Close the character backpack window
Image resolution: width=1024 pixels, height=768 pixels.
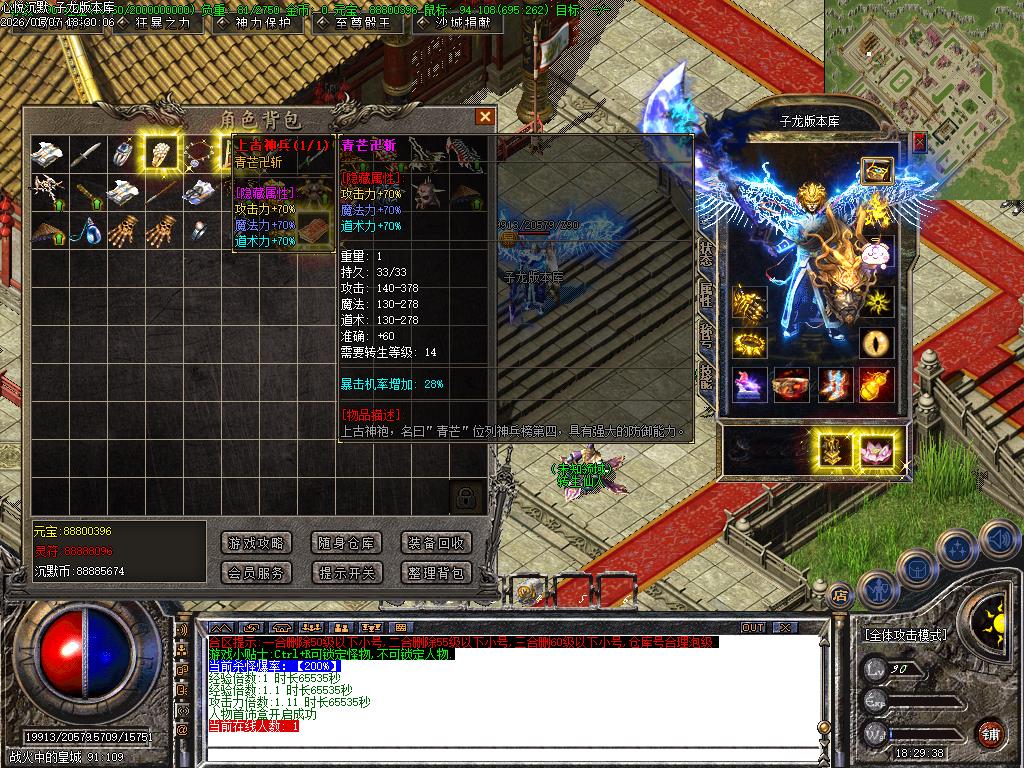coord(485,117)
